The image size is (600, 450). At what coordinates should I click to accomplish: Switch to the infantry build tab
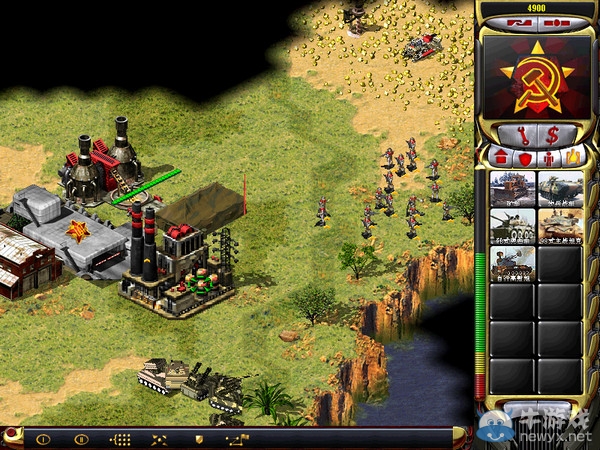[x=547, y=157]
